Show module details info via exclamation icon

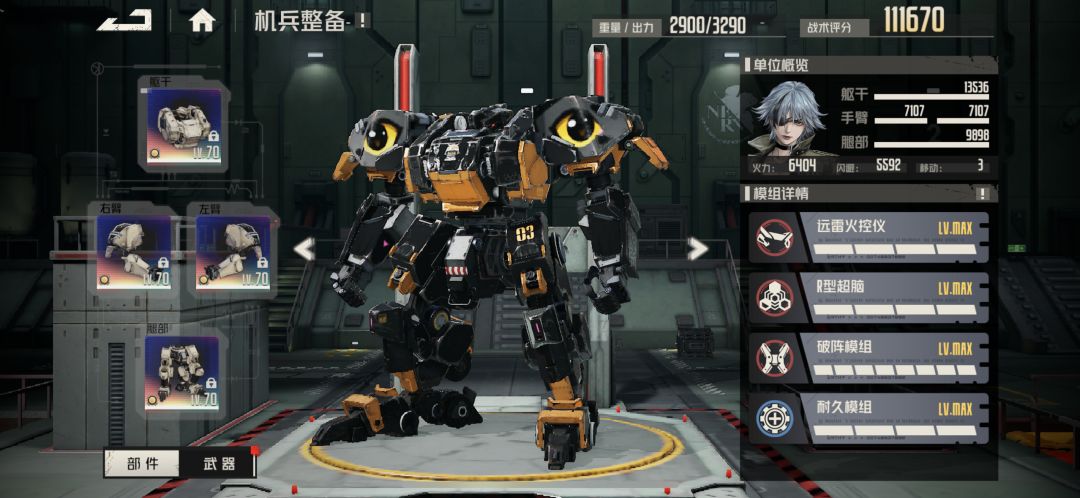pos(983,194)
